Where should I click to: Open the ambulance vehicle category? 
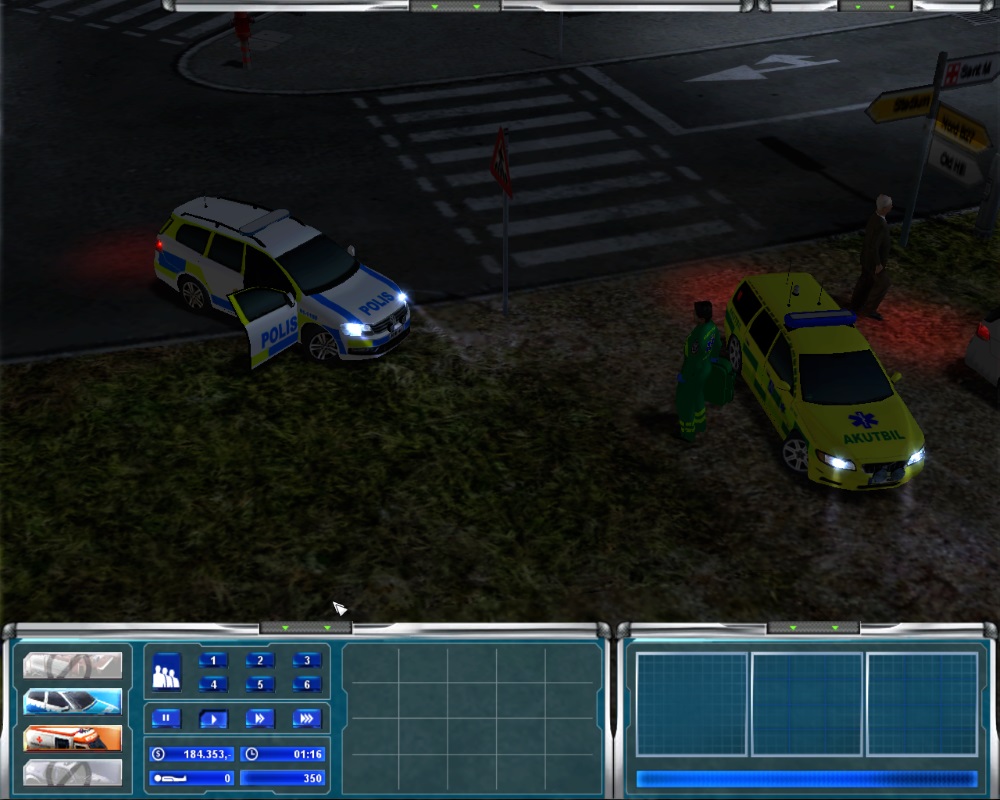point(73,738)
